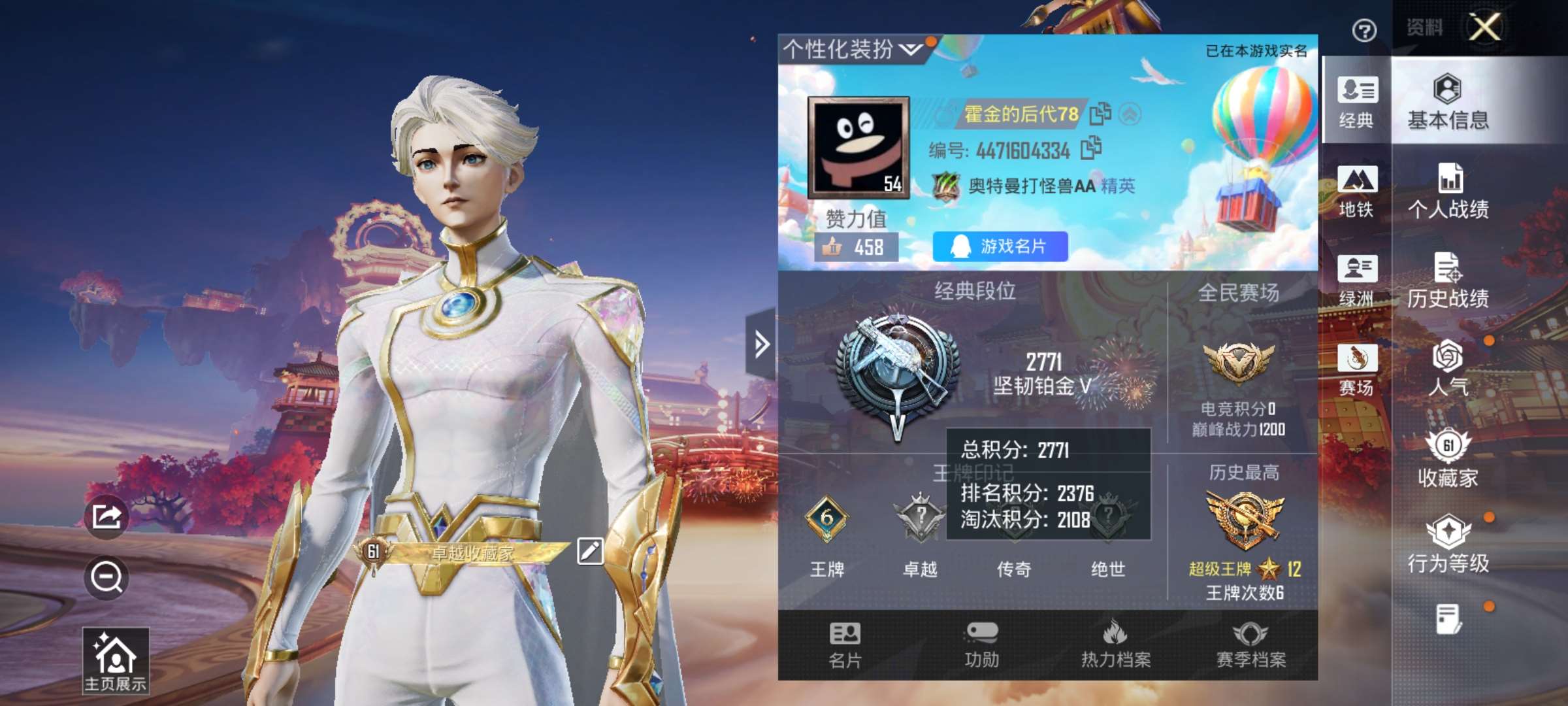Image resolution: width=1568 pixels, height=706 pixels.
Task: Open the 名片 tab at the bottom
Action: click(x=845, y=645)
